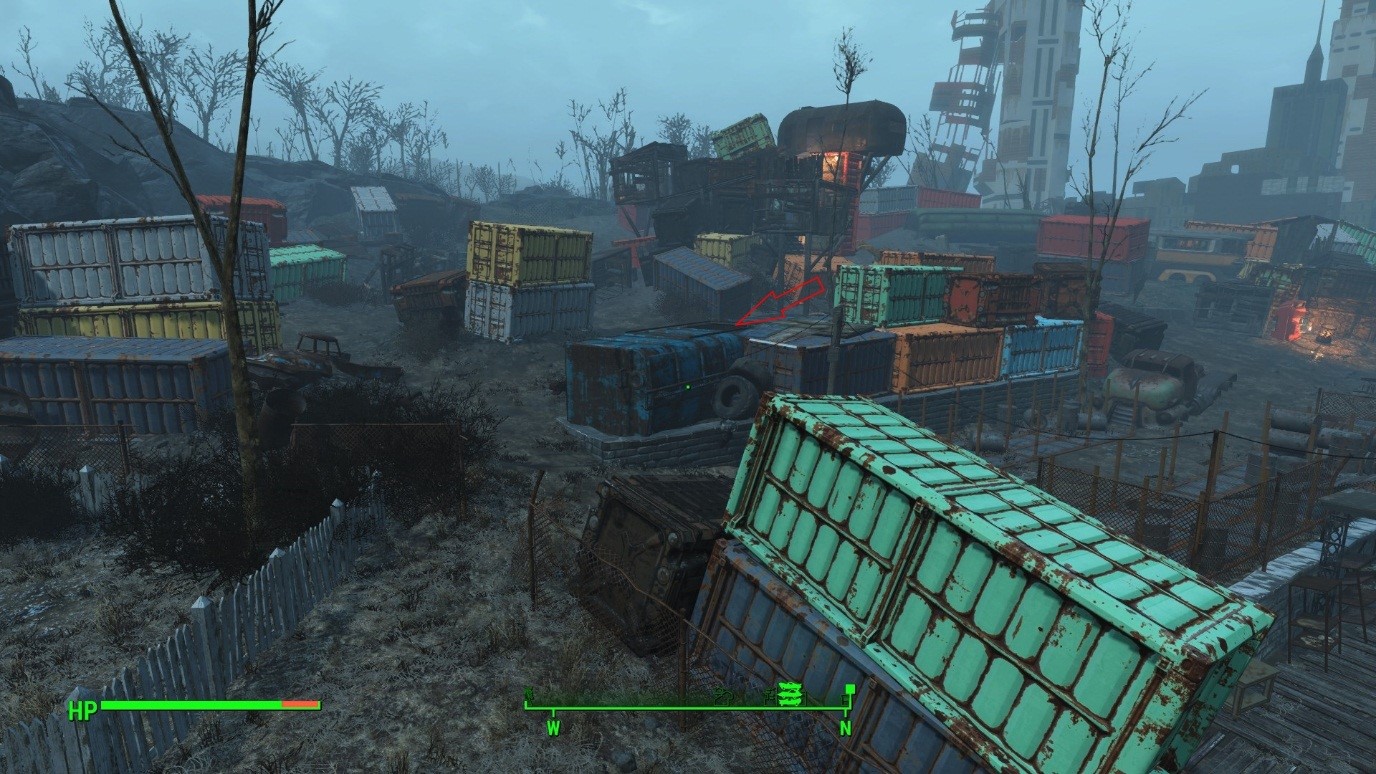Select the solid green square compass marker
The width and height of the screenshot is (1376, 774).
[850, 689]
